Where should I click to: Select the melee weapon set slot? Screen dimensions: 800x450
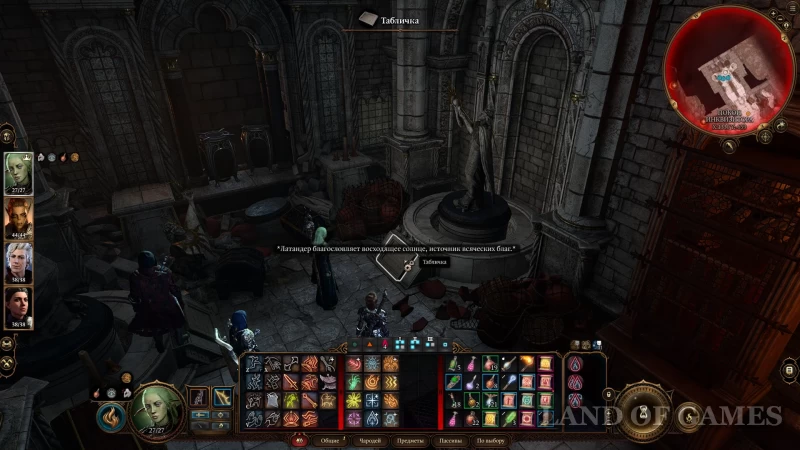(199, 397)
